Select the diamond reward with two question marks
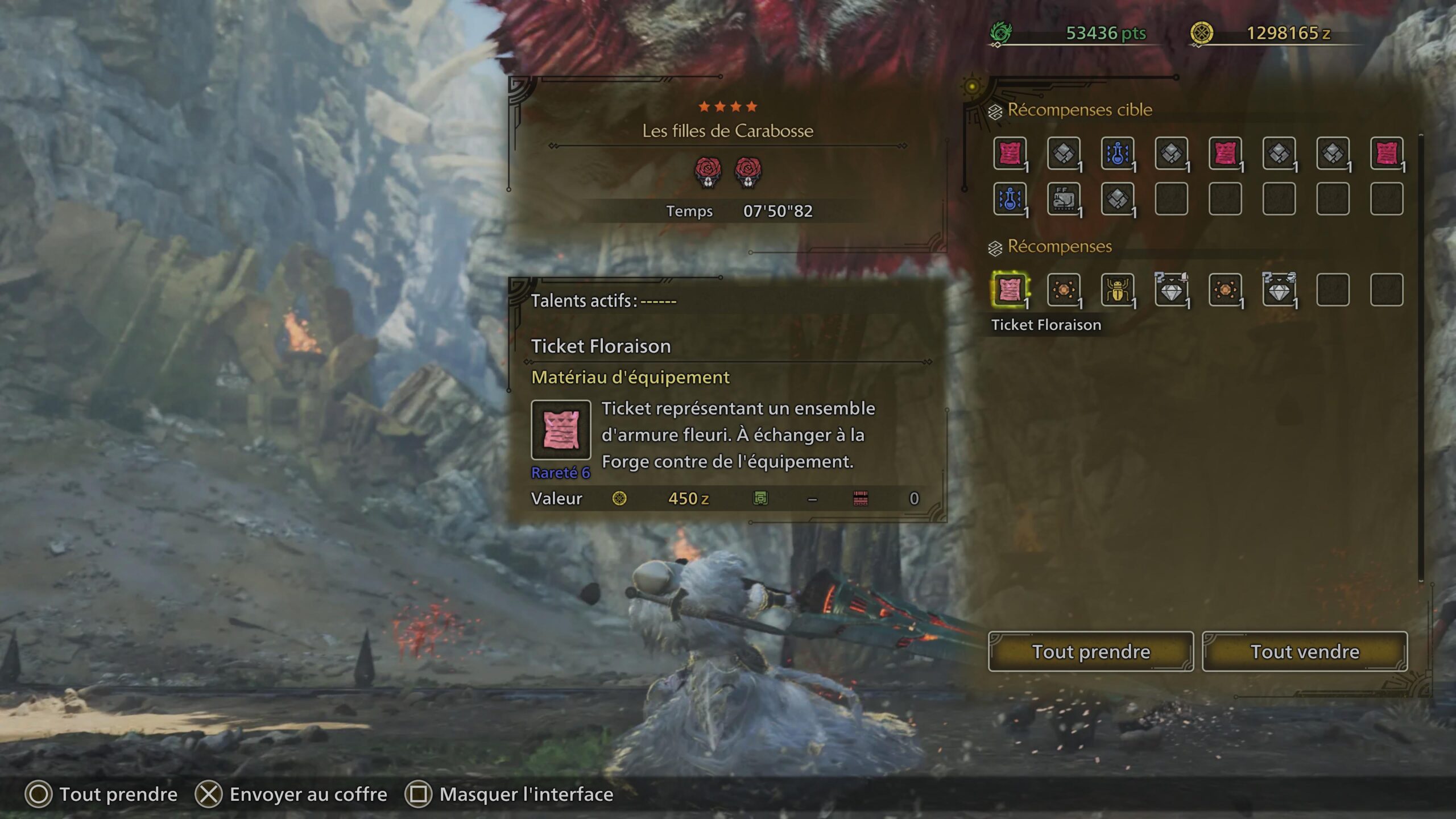Screen dimensions: 1456x819 pos(1279,289)
